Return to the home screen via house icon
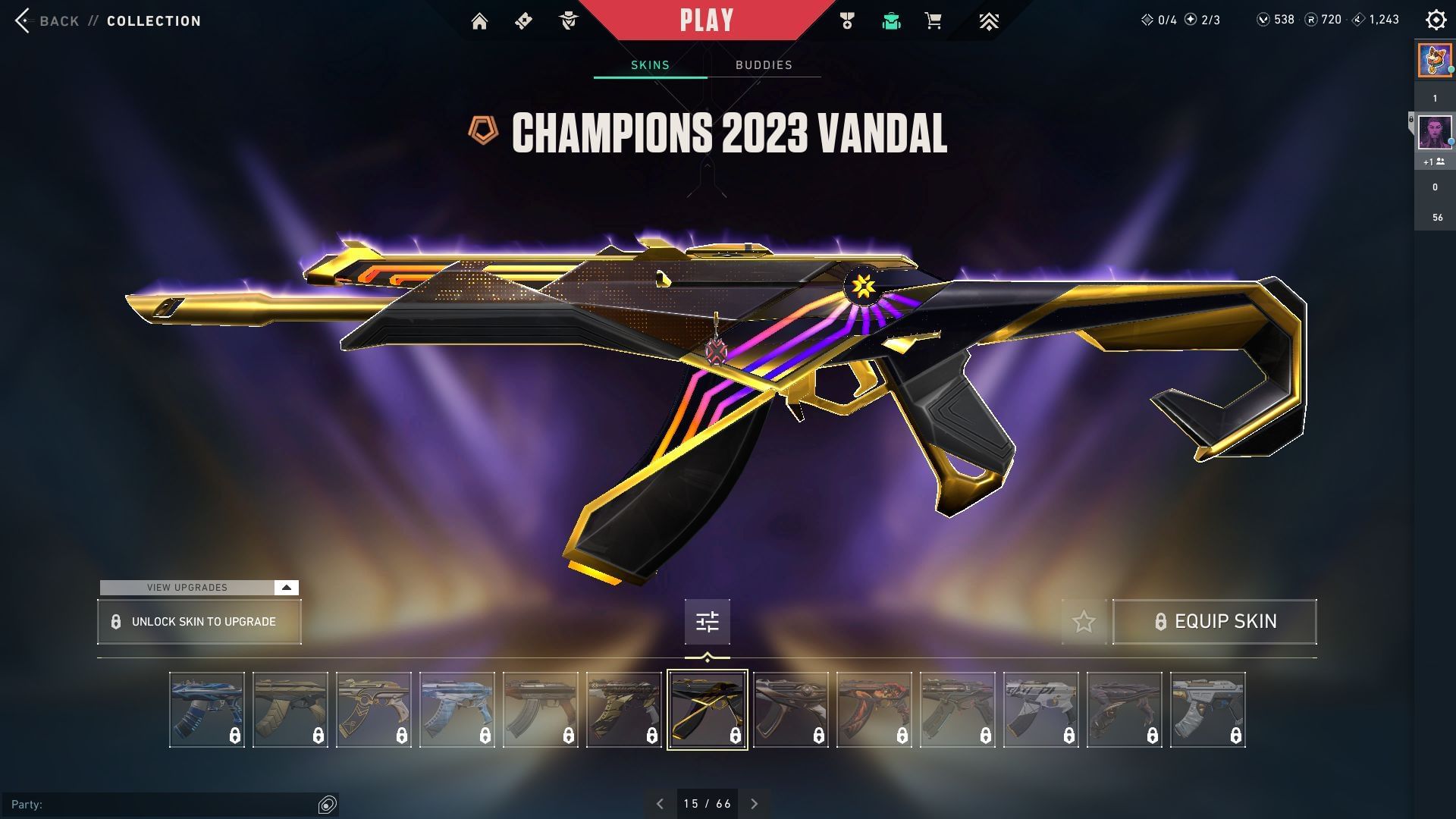1456x819 pixels. pos(480,20)
